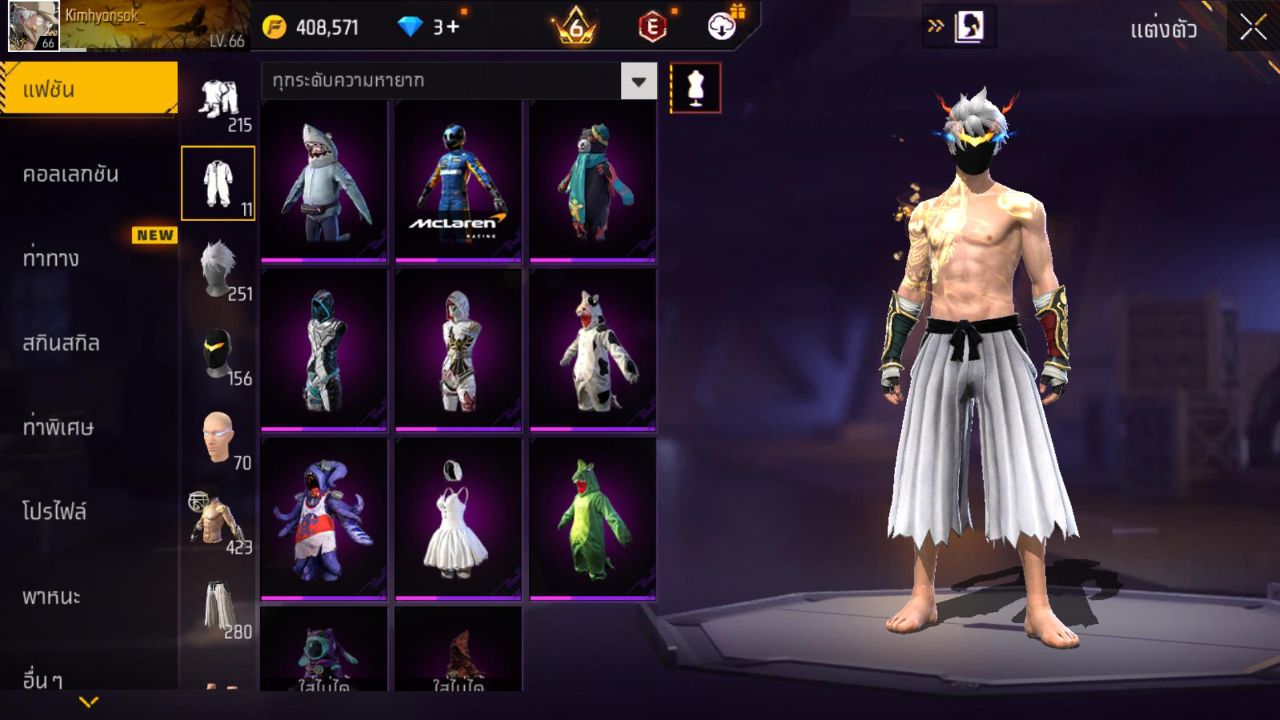
Task: Select the green dinosaur costume
Action: coord(592,518)
